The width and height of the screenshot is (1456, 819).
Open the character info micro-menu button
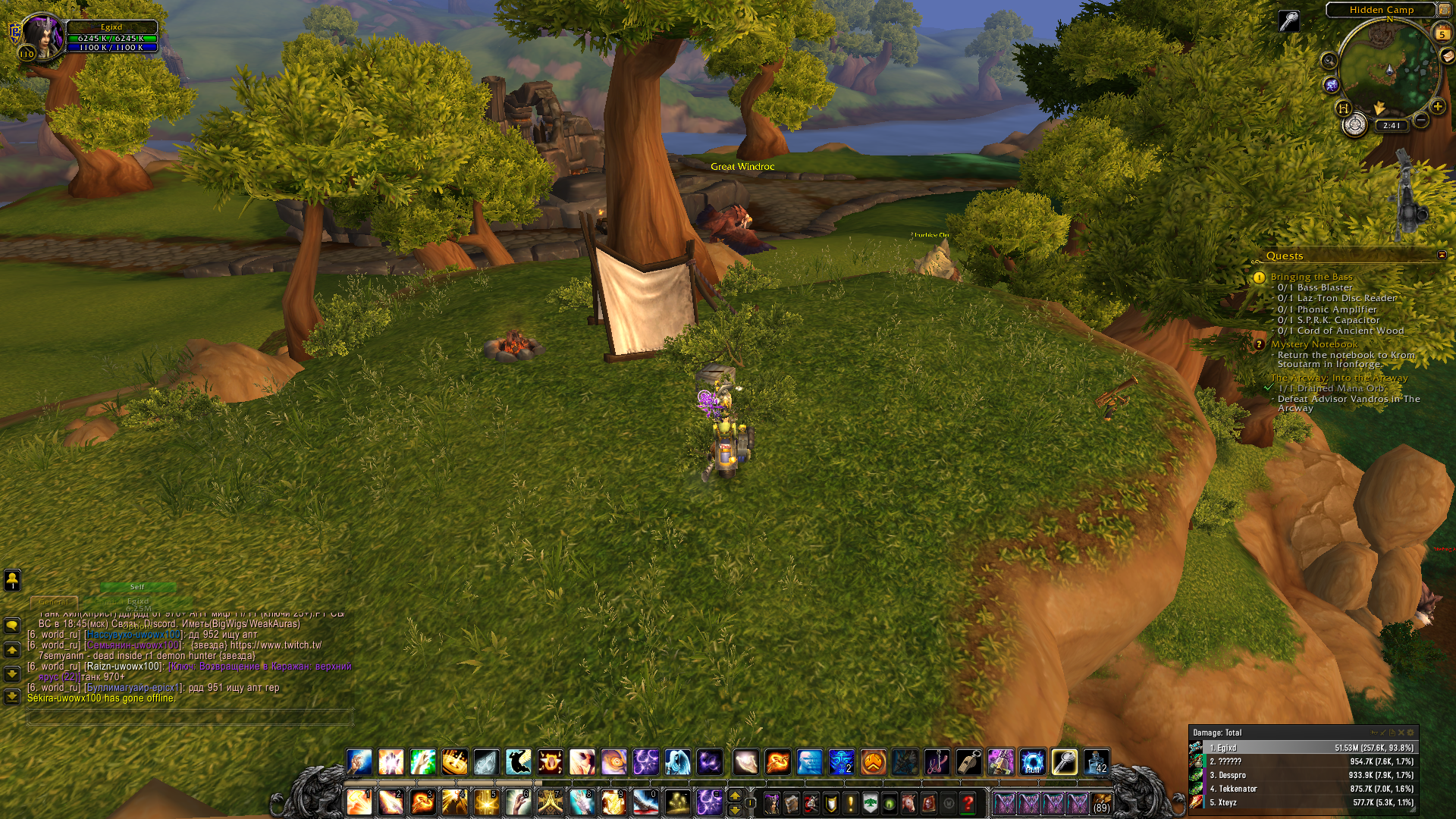click(x=772, y=803)
